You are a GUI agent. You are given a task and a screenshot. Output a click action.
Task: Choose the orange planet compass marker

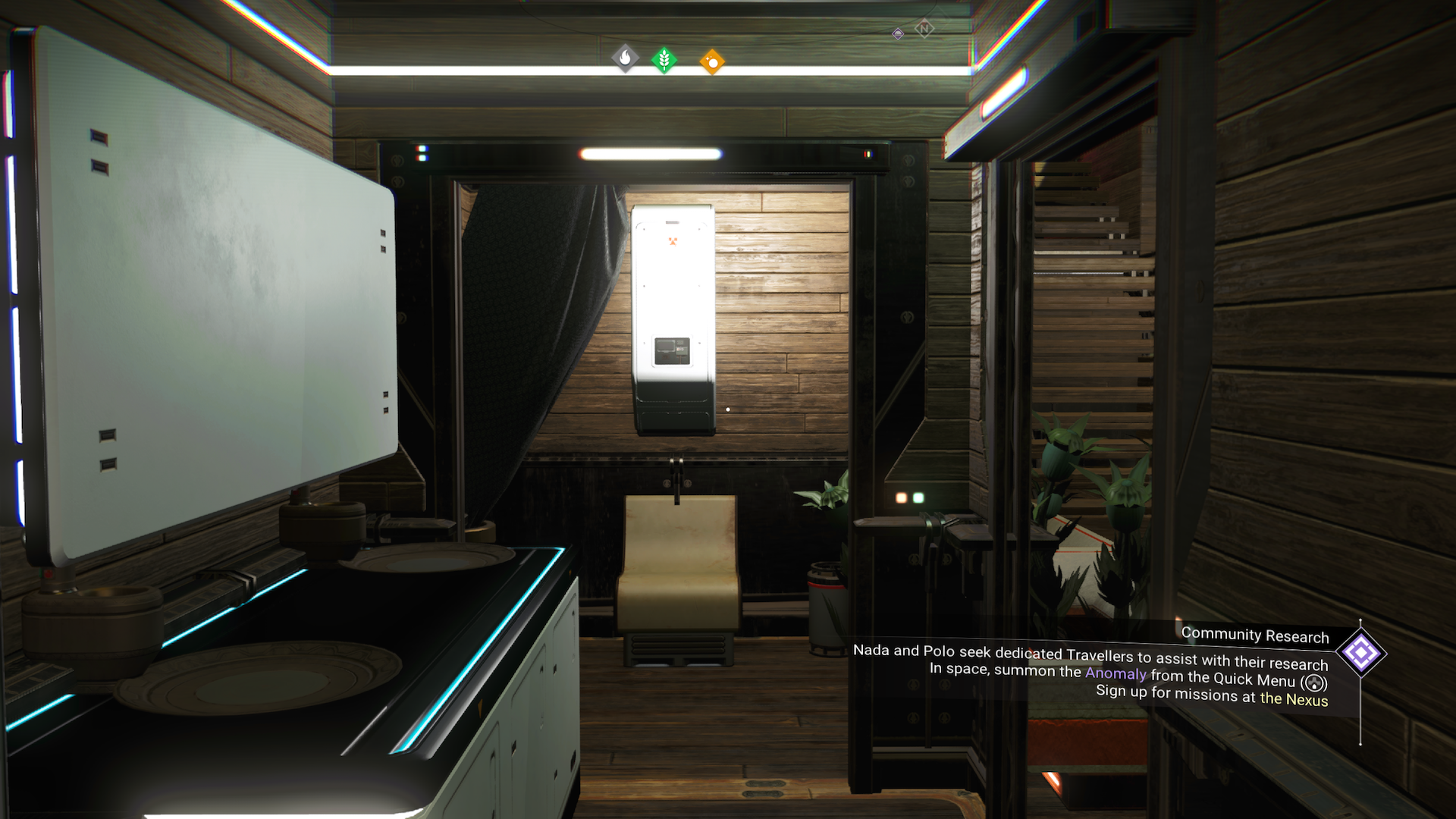(x=712, y=62)
